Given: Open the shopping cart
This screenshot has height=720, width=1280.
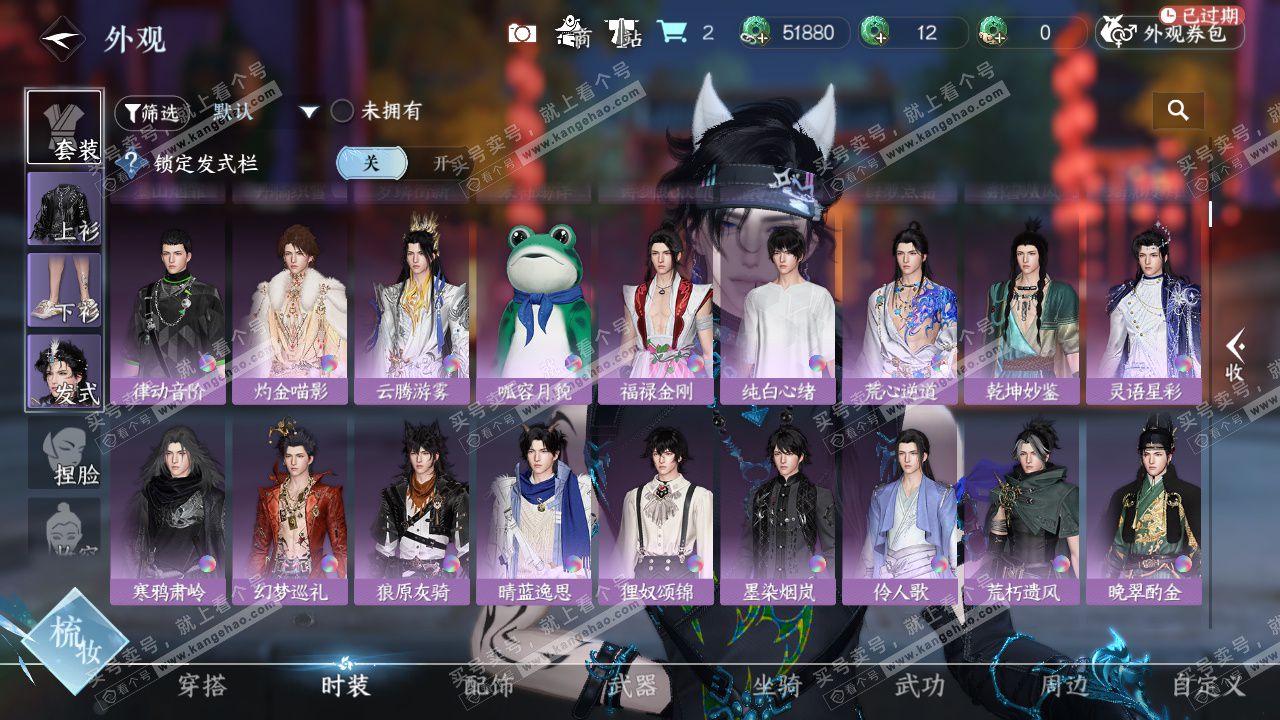Looking at the screenshot, I should (x=672, y=33).
